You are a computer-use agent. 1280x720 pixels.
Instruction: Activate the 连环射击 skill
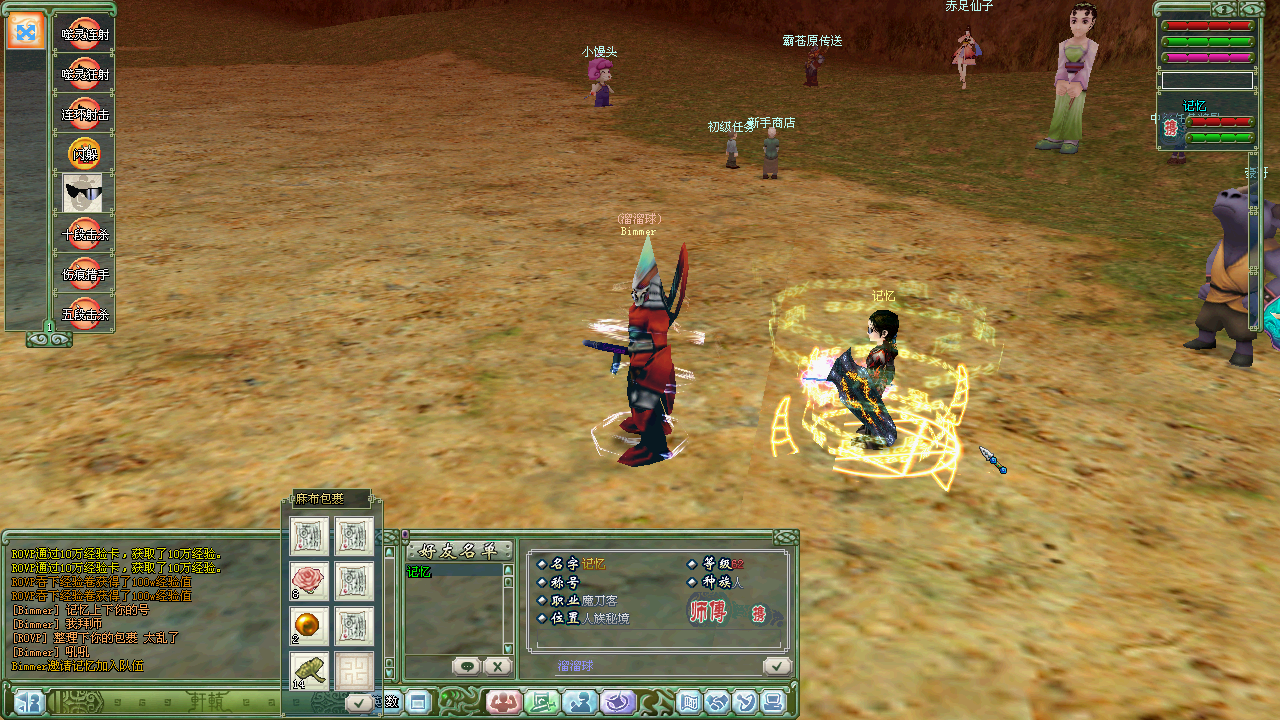[x=84, y=113]
